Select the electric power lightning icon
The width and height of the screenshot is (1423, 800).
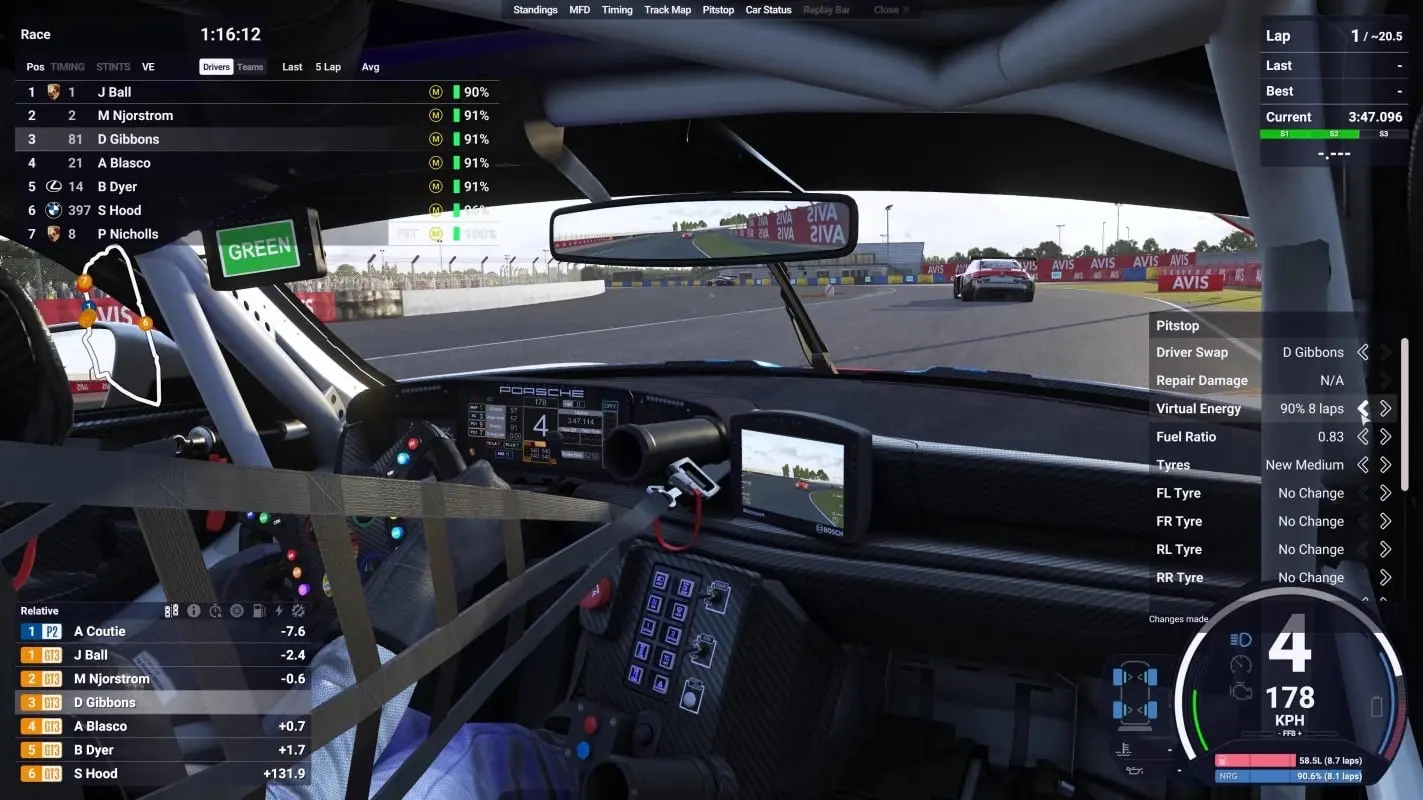[277, 610]
